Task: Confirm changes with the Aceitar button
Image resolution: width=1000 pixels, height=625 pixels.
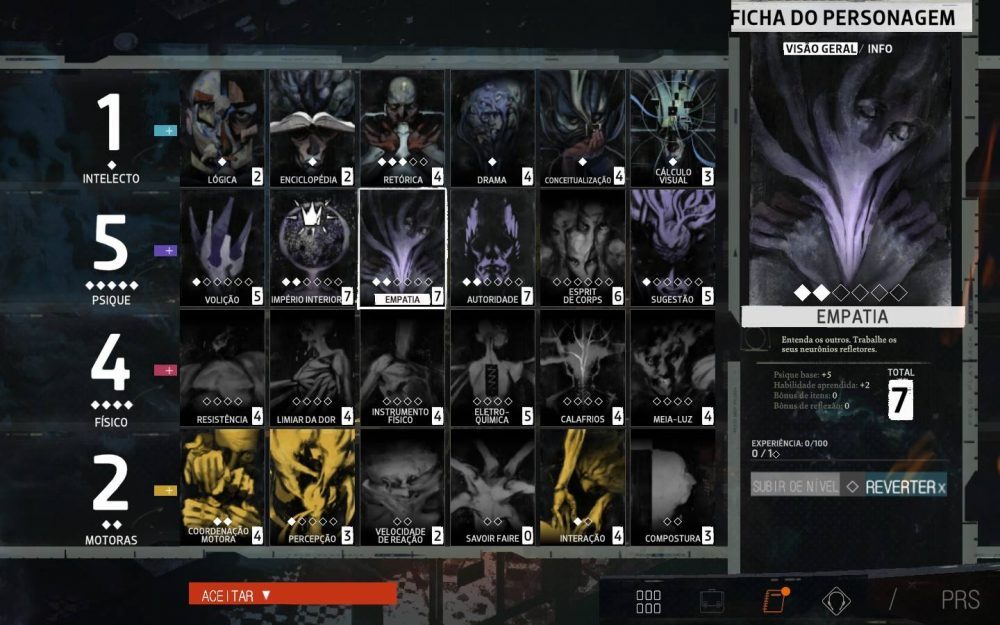Action: [x=292, y=595]
